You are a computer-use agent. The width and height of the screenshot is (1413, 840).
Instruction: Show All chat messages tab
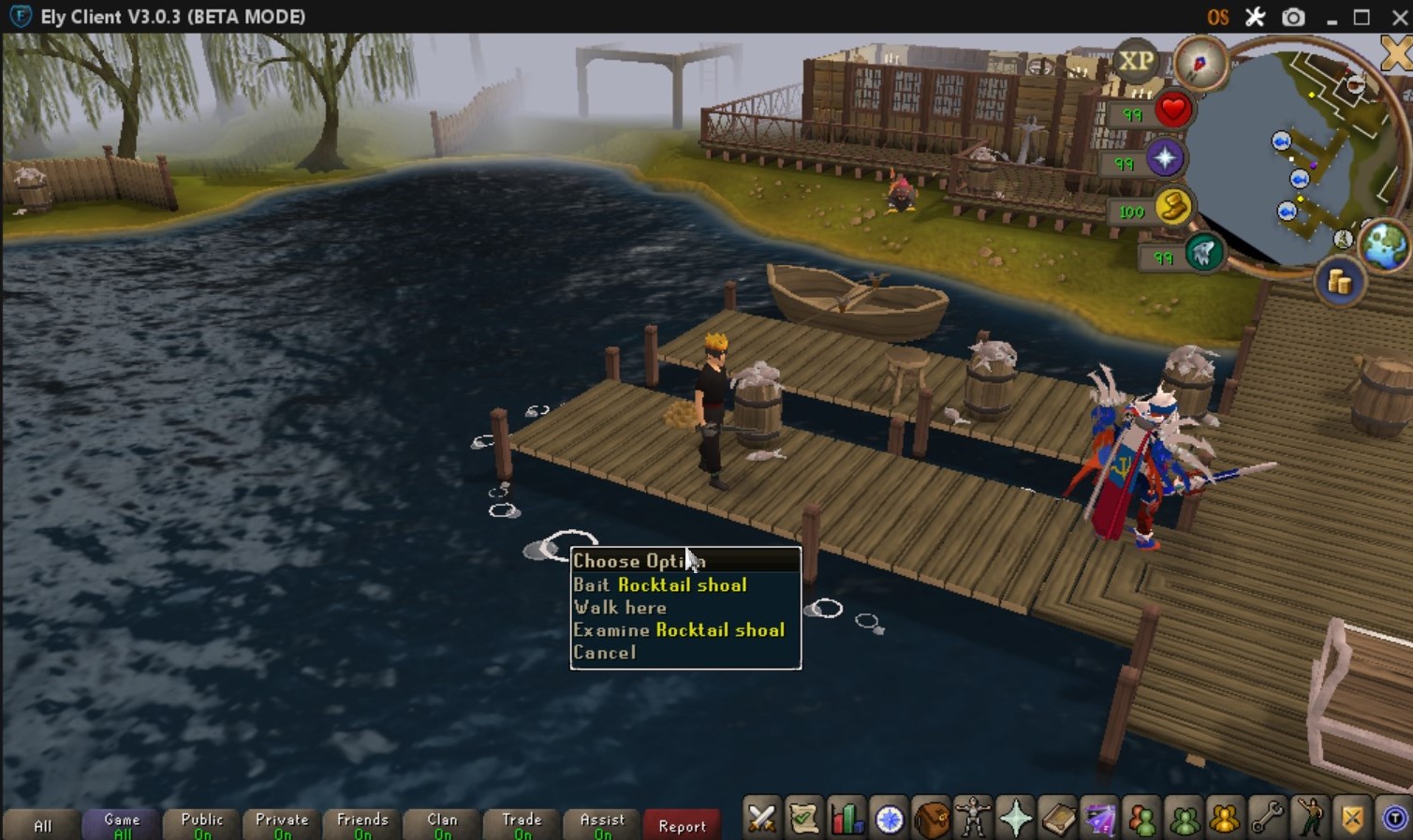coord(43,825)
